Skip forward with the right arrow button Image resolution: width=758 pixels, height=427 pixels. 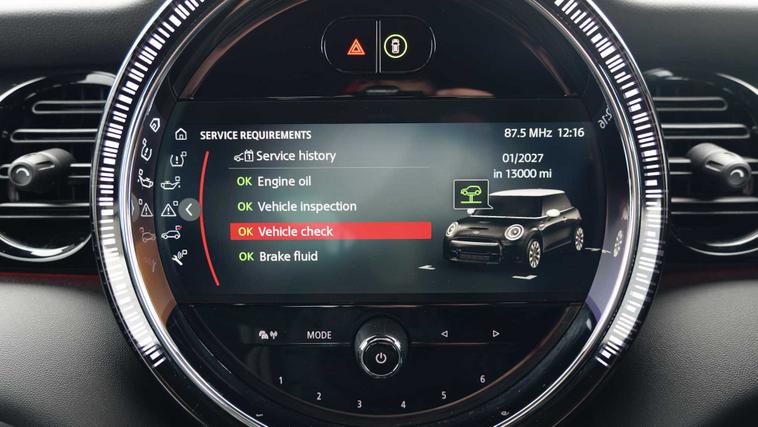[x=495, y=334]
